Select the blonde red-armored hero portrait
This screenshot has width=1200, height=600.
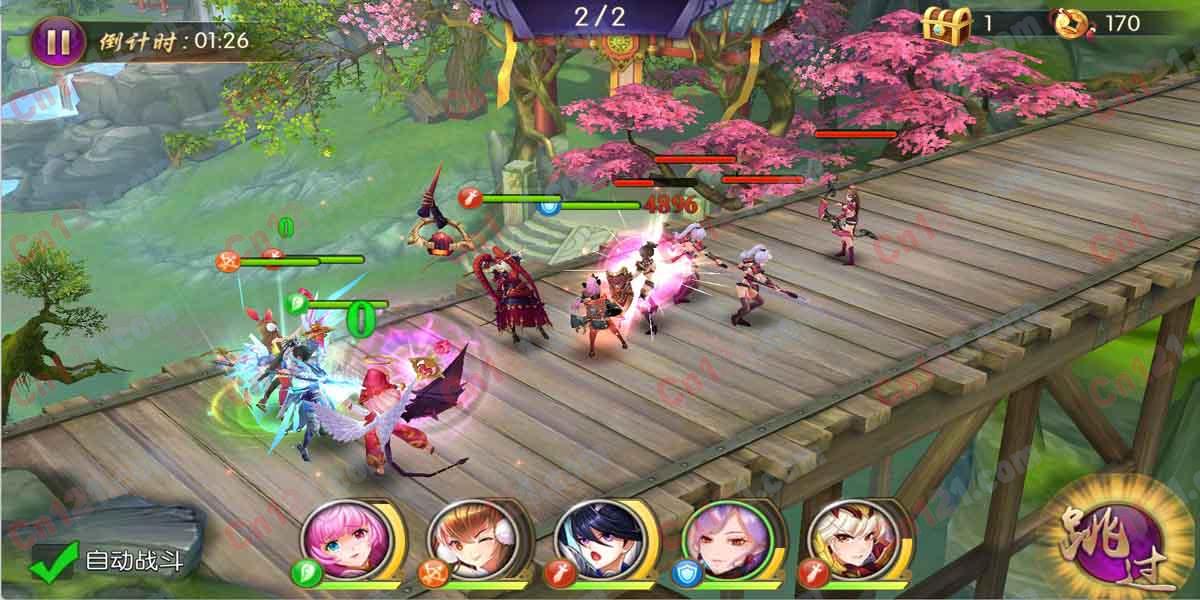(843, 538)
